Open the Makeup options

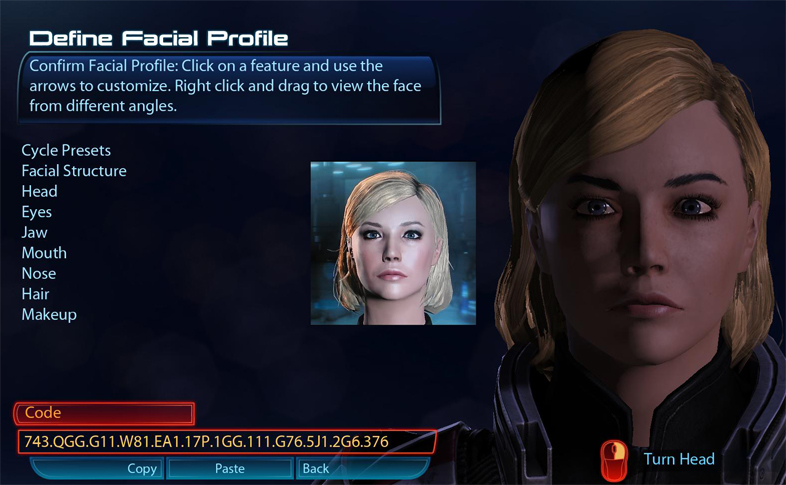pyautogui.click(x=49, y=314)
